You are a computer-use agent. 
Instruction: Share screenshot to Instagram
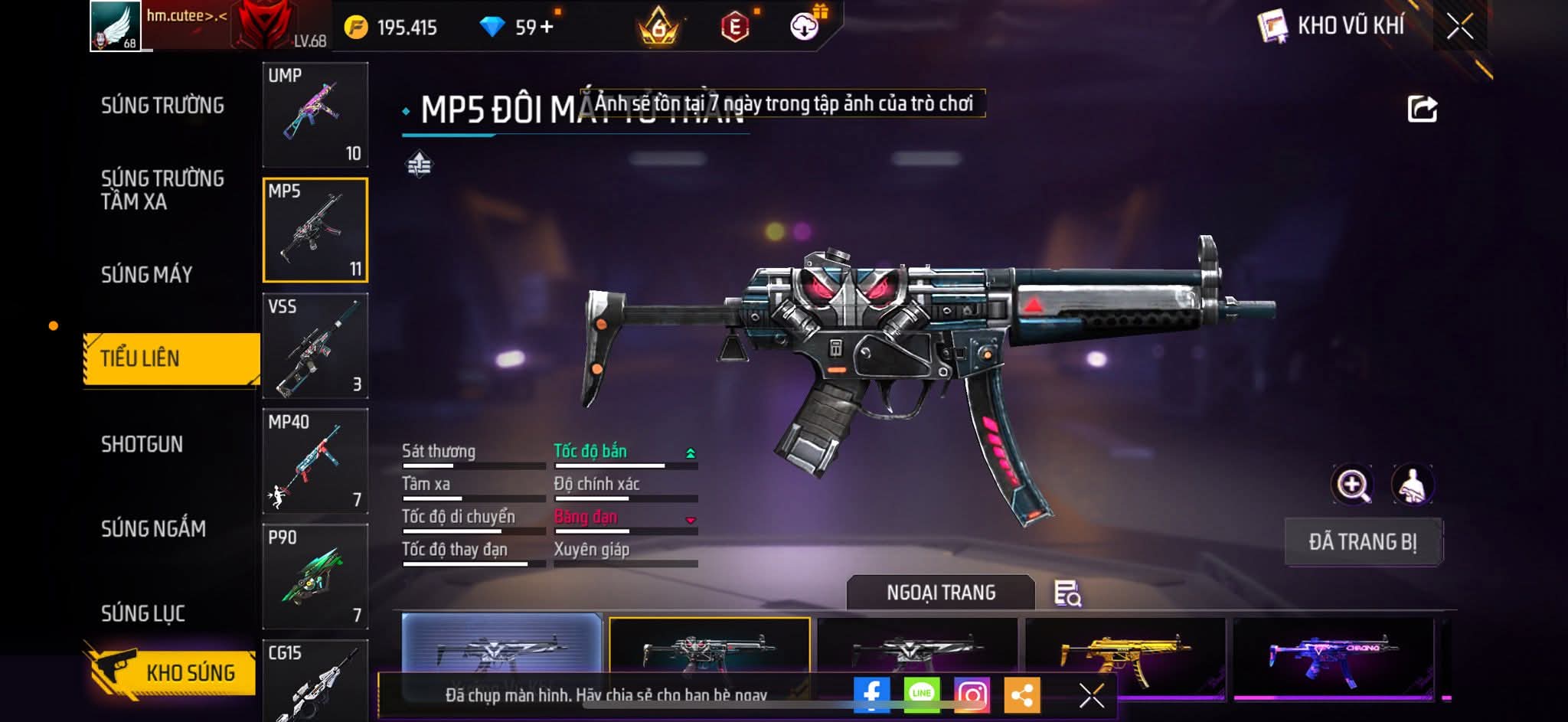coord(972,695)
